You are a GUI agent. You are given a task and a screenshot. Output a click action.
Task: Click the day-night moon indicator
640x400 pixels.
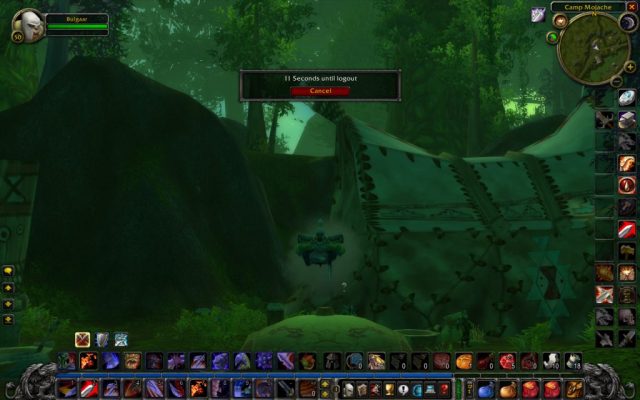tap(628, 23)
